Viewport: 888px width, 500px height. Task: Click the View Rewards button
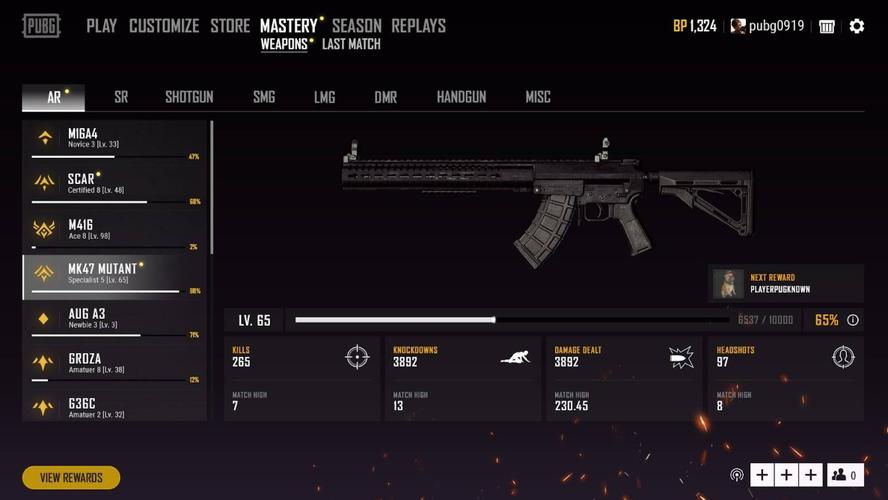(71, 478)
